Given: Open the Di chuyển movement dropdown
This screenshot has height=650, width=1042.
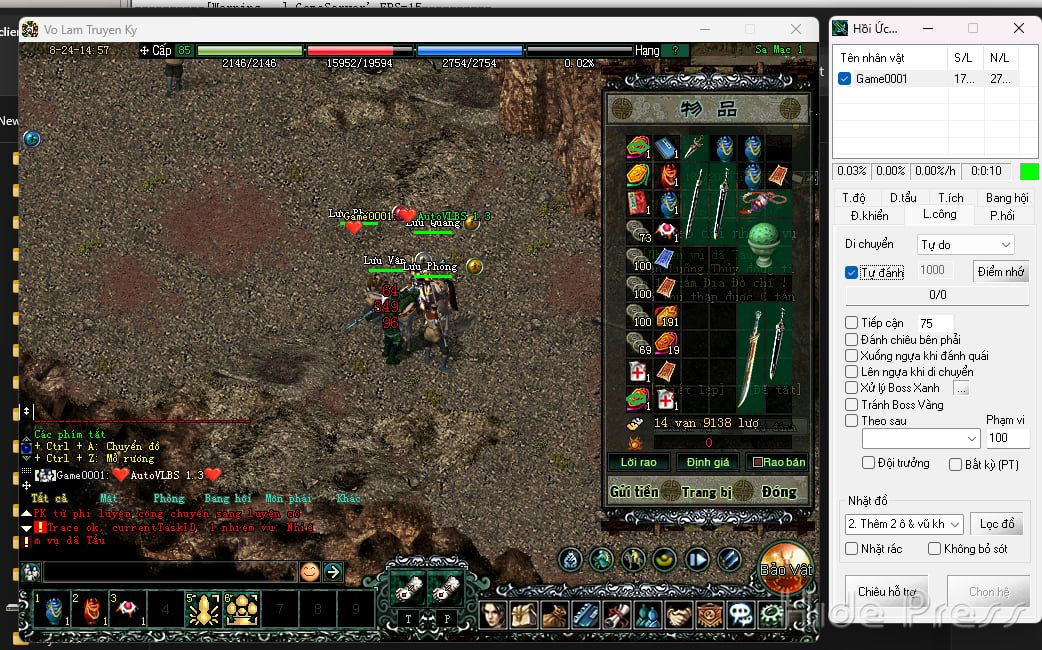Looking at the screenshot, I should 965,244.
